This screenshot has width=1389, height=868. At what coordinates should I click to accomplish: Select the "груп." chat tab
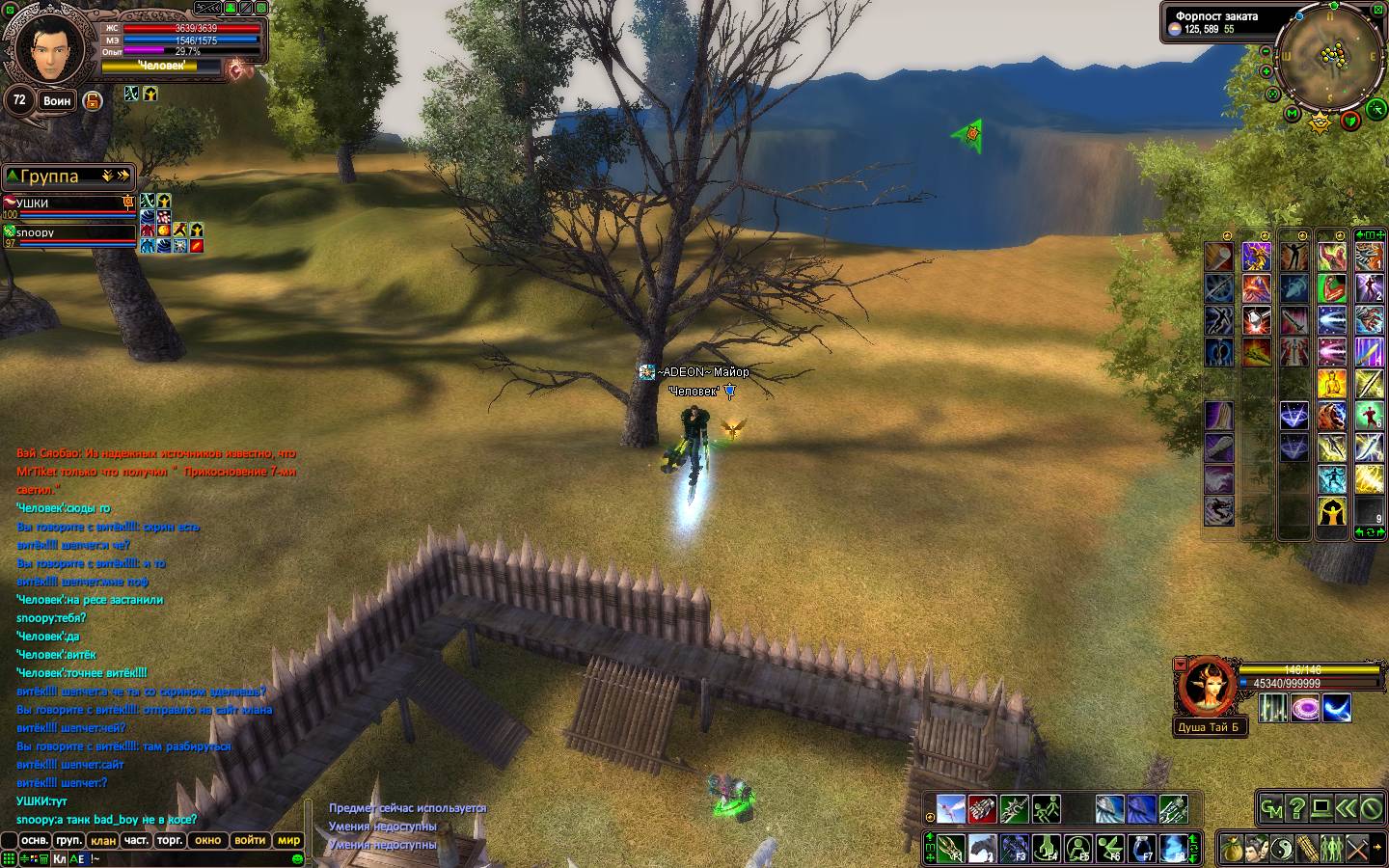click(x=68, y=841)
